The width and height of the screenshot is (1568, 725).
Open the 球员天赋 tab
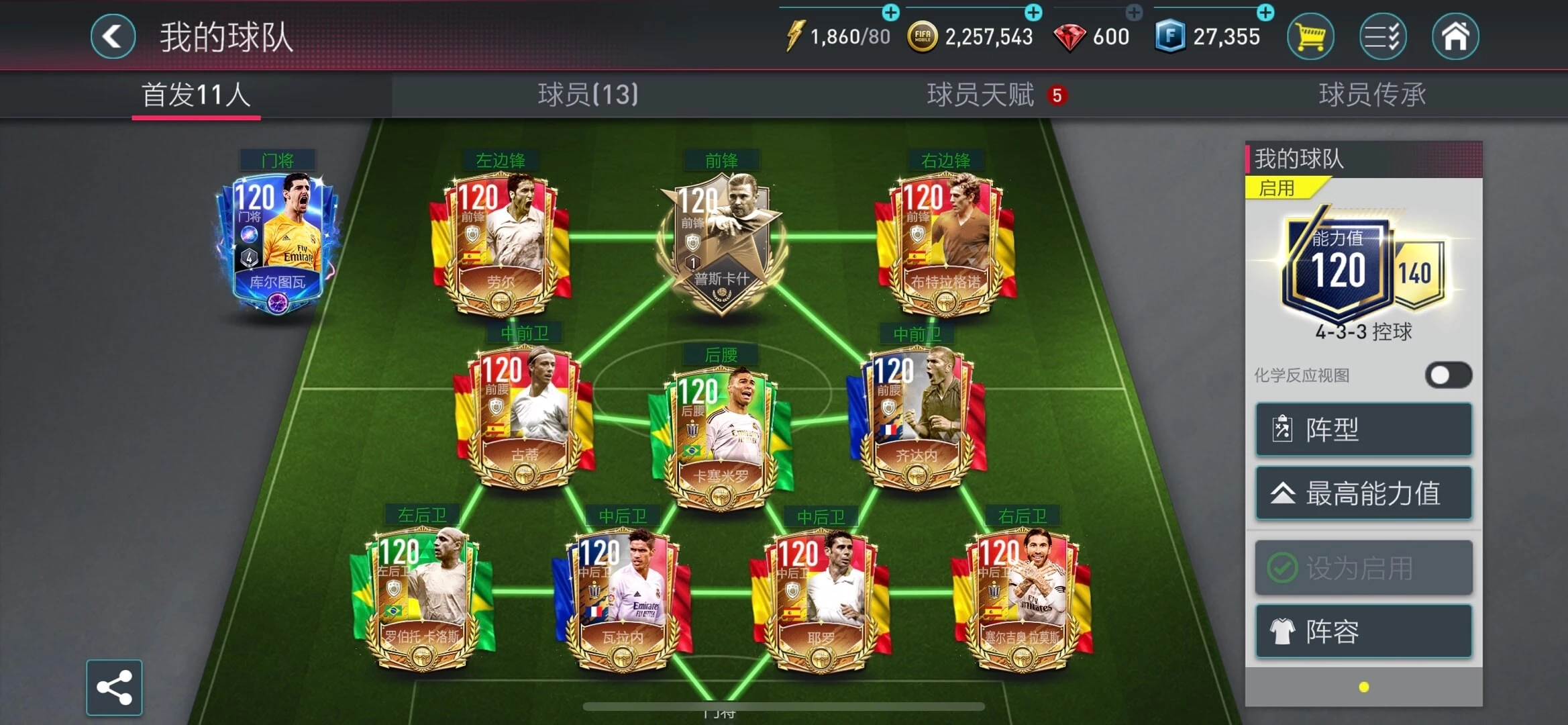[976, 95]
